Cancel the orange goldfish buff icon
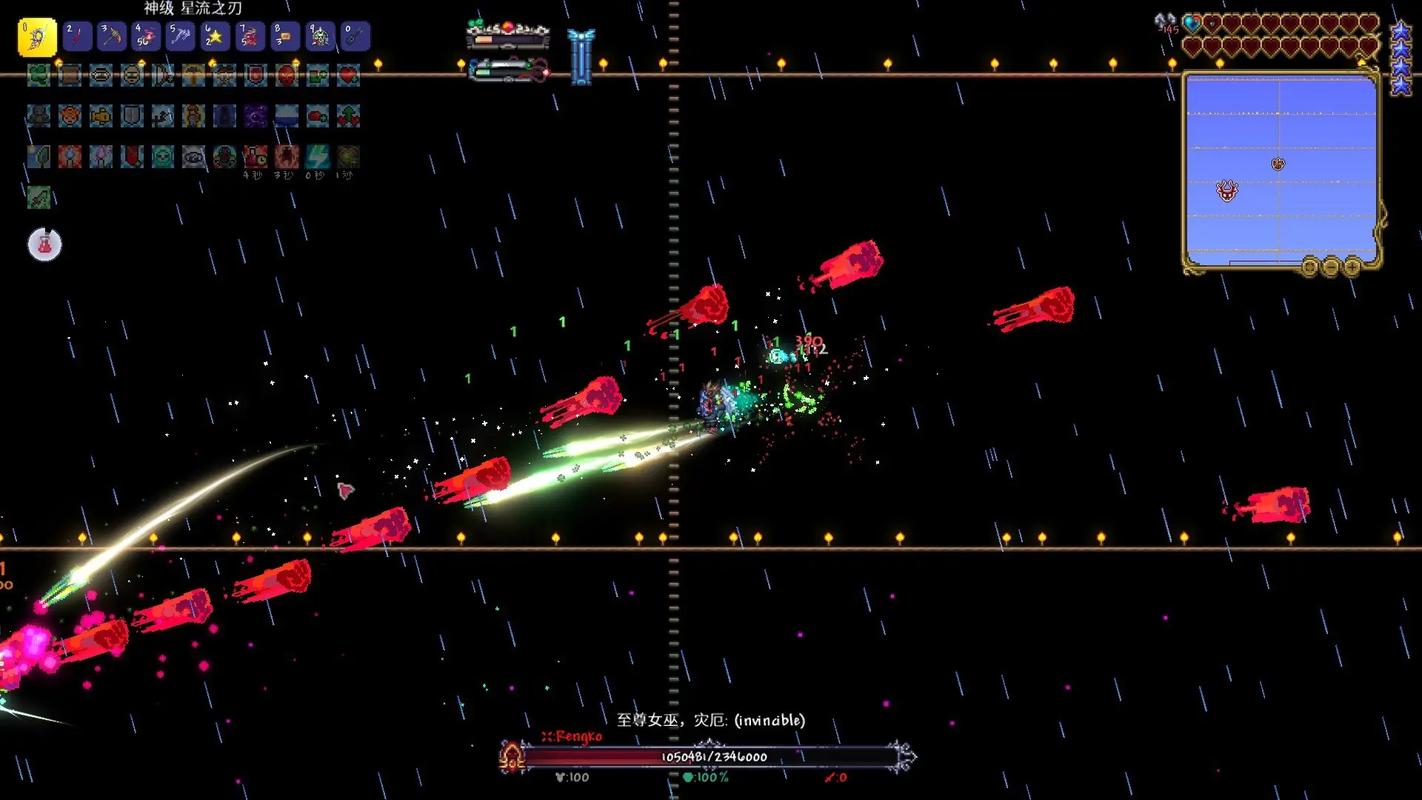 coord(101,116)
